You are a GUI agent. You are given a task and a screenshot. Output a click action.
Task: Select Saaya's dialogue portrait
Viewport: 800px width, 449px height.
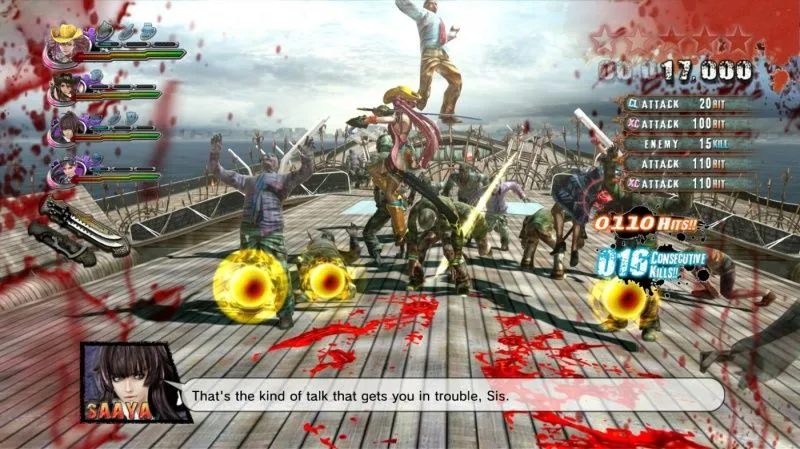tap(123, 380)
